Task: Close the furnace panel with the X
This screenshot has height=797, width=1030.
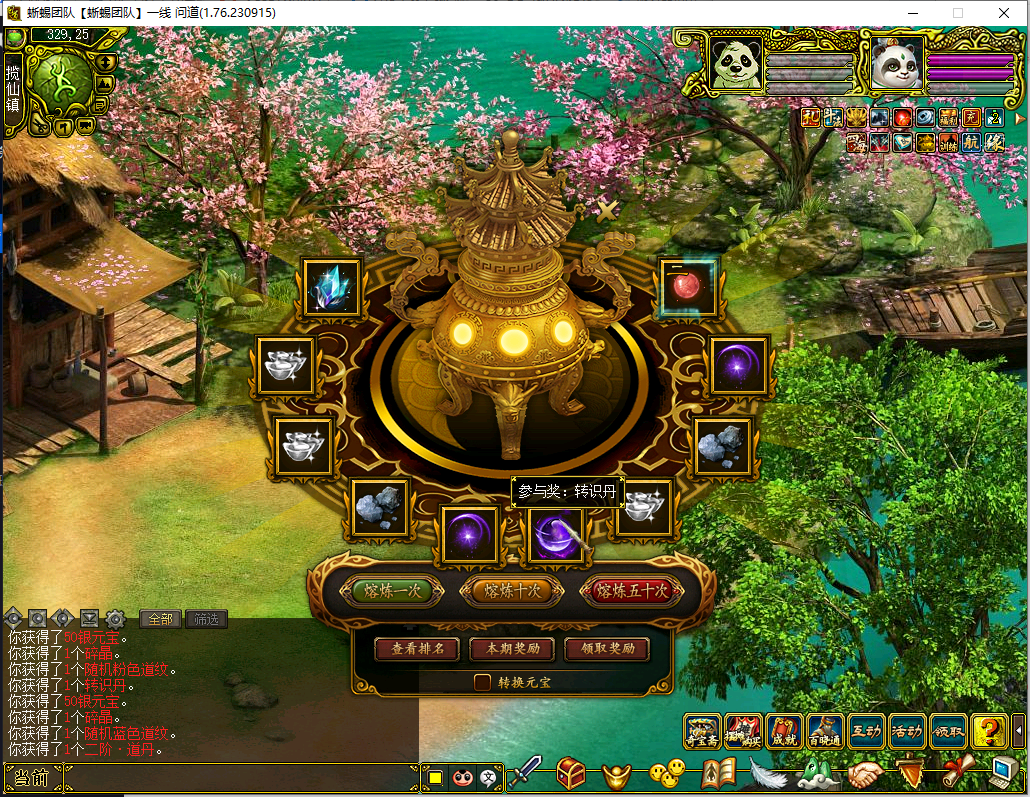Action: 606,209
